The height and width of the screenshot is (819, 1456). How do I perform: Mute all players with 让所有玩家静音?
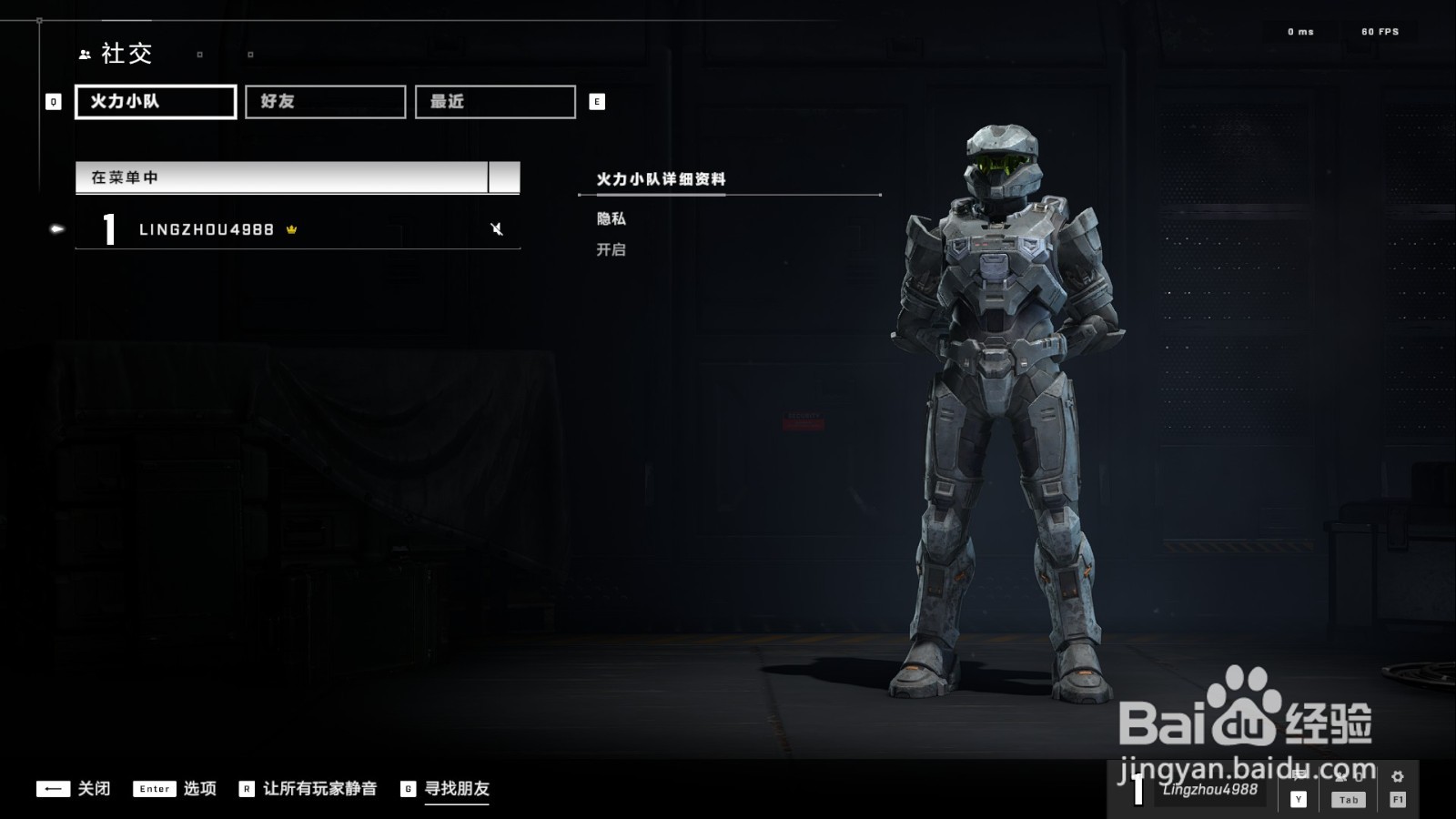point(308,789)
